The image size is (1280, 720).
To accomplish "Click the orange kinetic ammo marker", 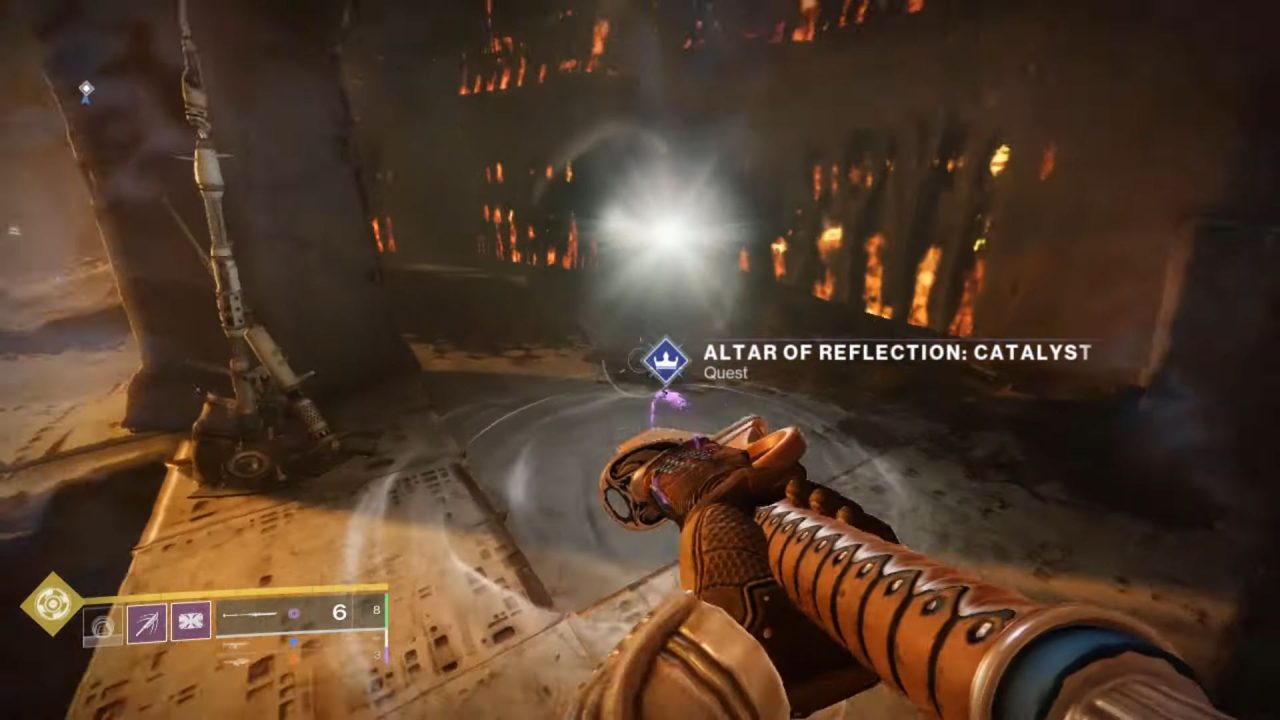I will pos(292,660).
